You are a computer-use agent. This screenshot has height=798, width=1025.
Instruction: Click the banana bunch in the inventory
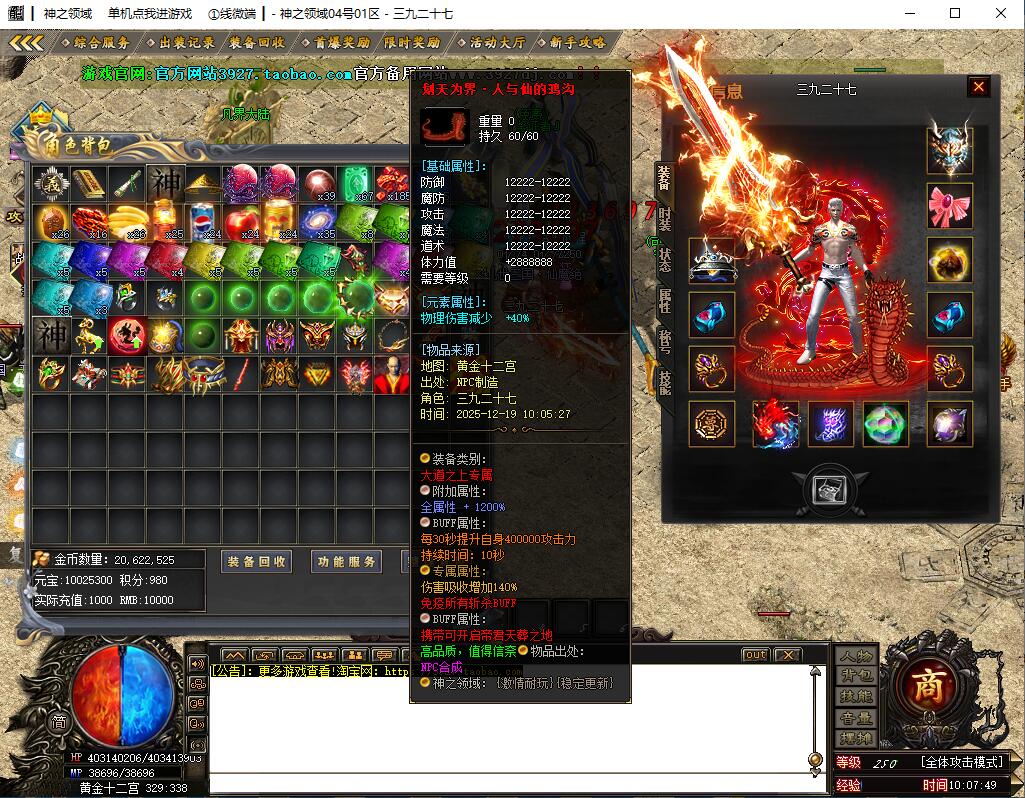[127, 220]
